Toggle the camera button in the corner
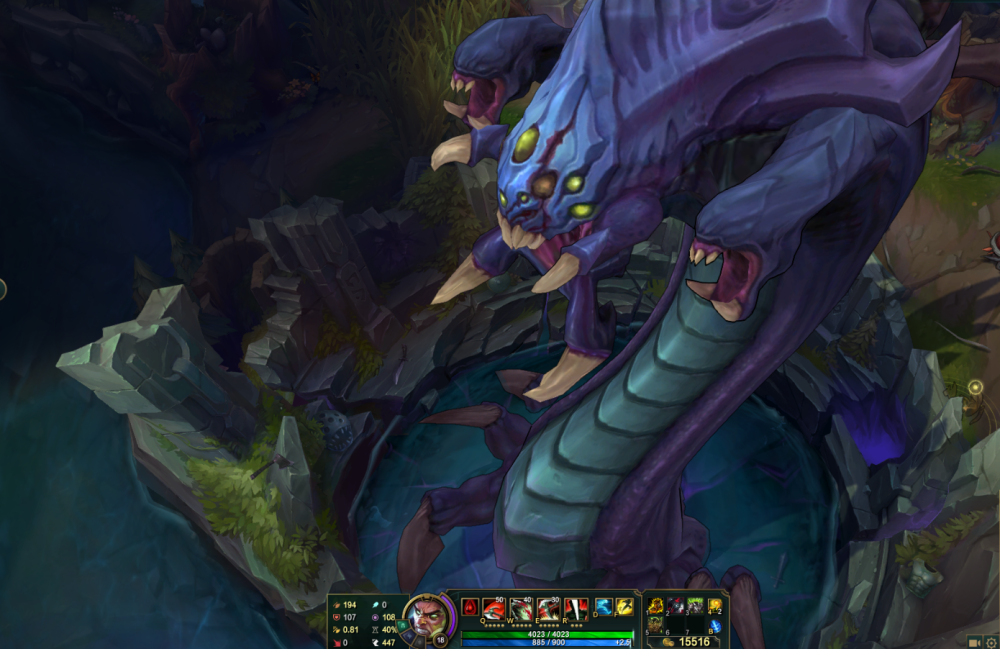This screenshot has width=1000, height=649. [x=974, y=641]
